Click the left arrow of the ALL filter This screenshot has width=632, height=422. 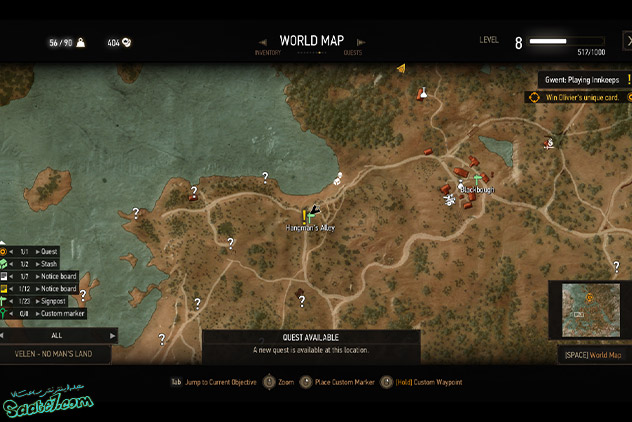[x=4, y=335]
